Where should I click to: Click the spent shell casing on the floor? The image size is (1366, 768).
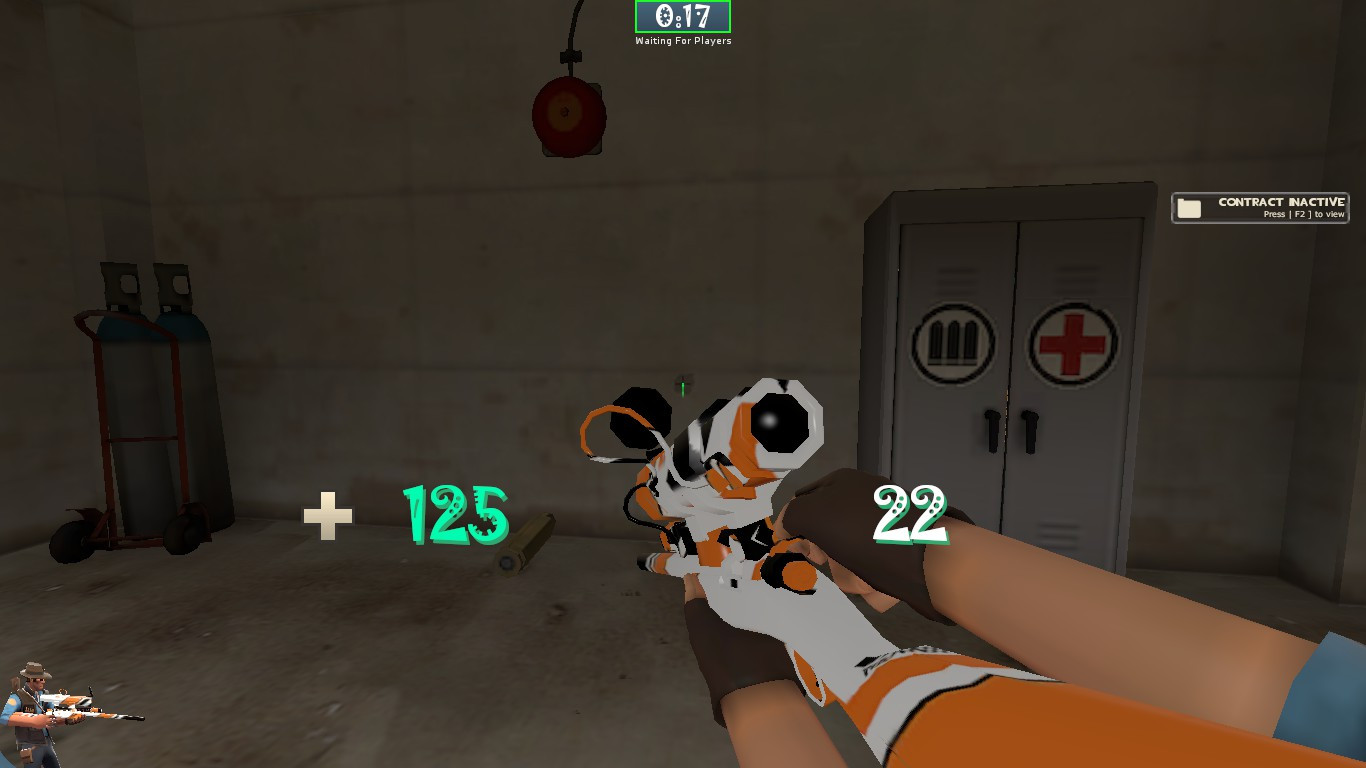[524, 539]
